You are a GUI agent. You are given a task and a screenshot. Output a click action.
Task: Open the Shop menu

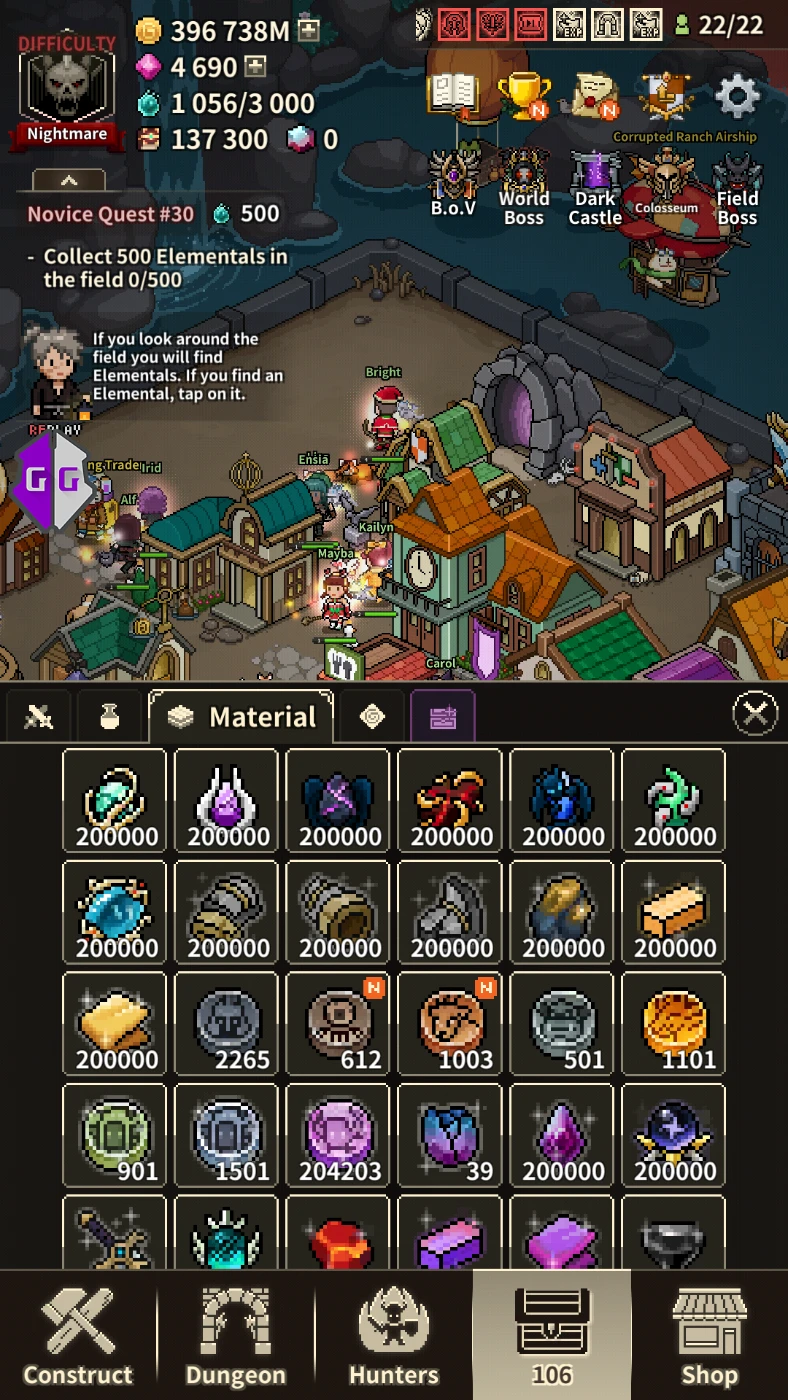click(709, 1335)
